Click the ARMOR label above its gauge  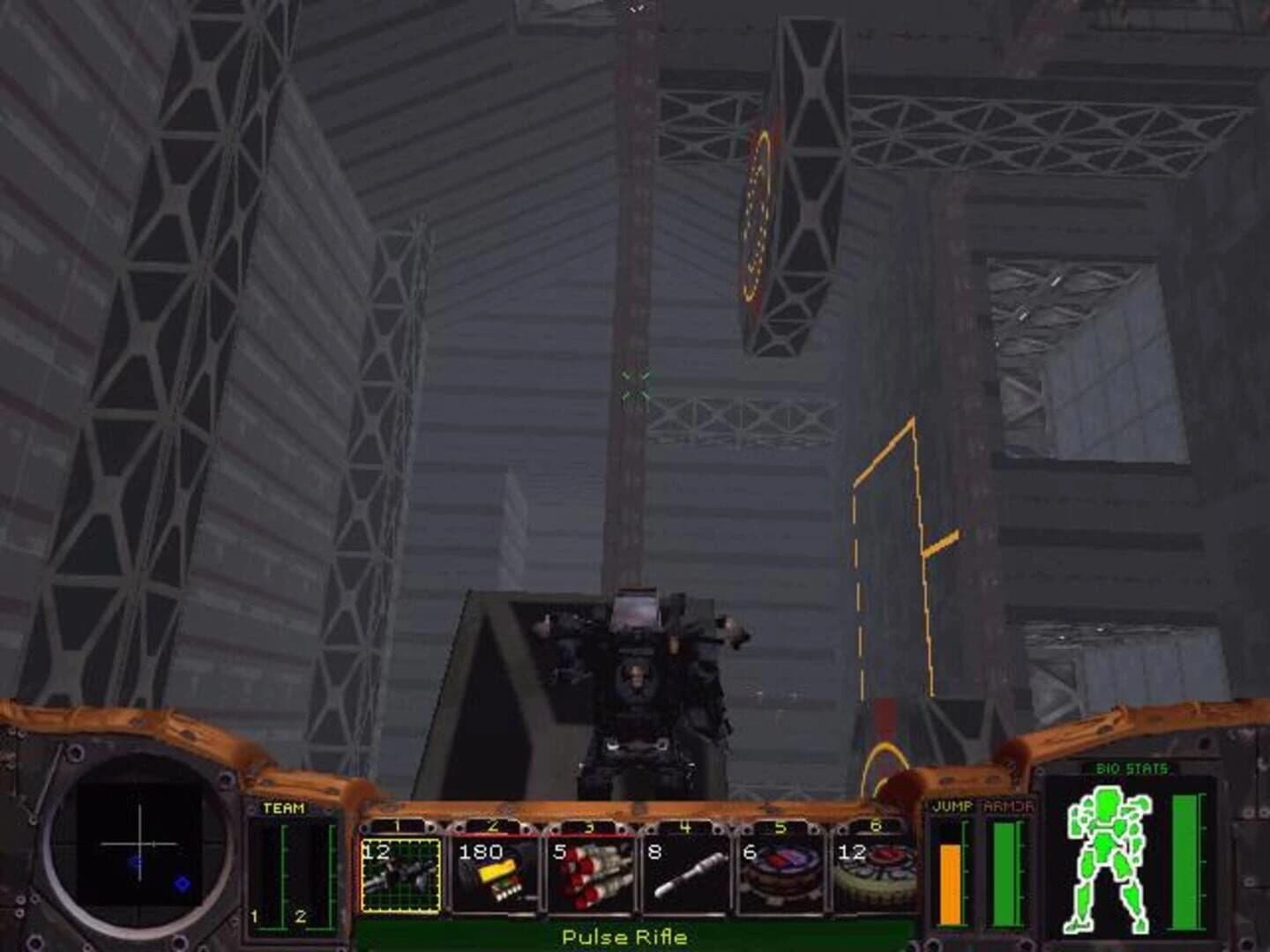pyautogui.click(x=1010, y=804)
